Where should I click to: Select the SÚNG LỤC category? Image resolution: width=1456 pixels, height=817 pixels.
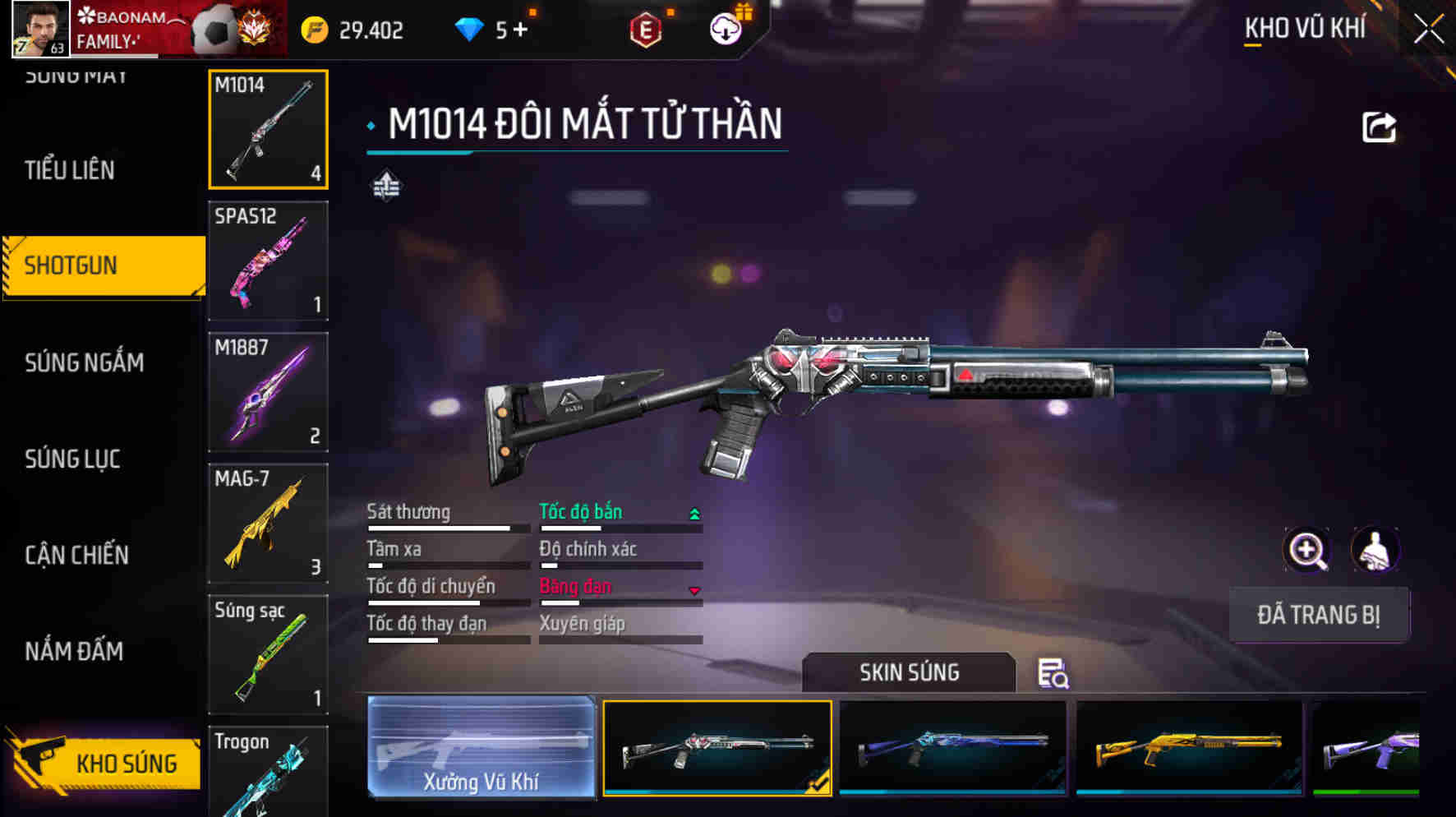[72, 459]
